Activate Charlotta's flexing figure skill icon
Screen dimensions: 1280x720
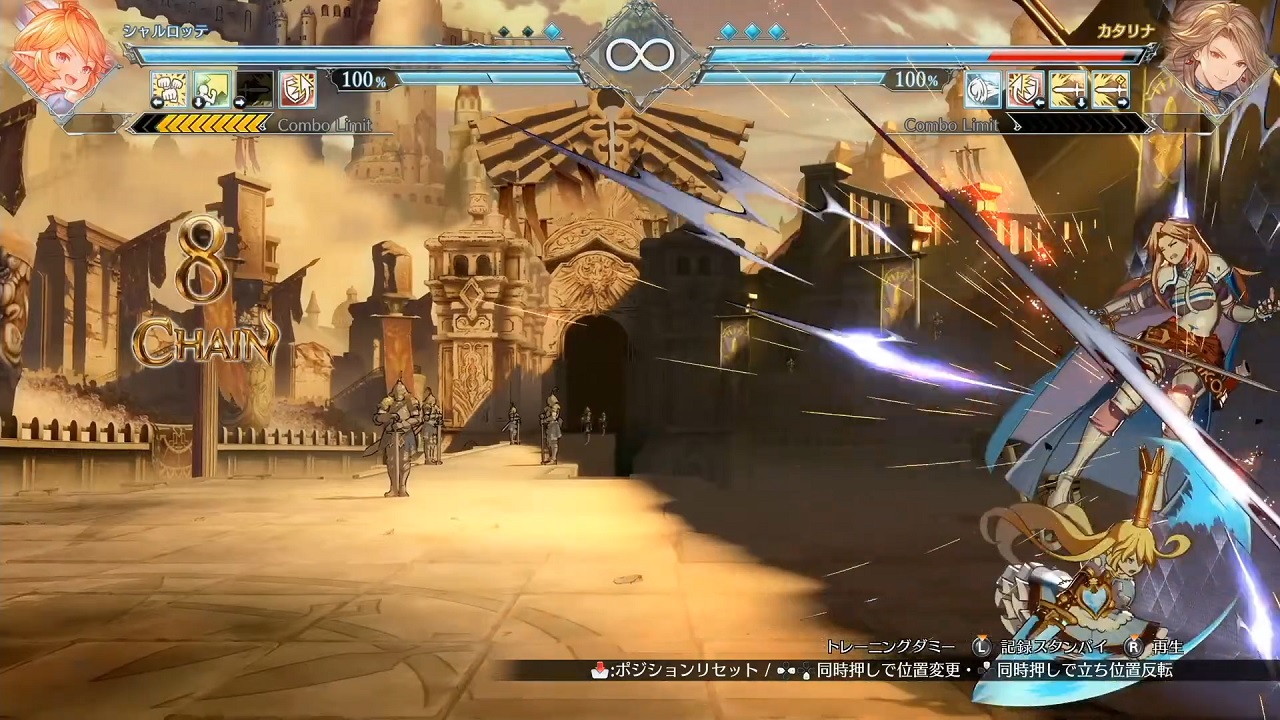212,89
